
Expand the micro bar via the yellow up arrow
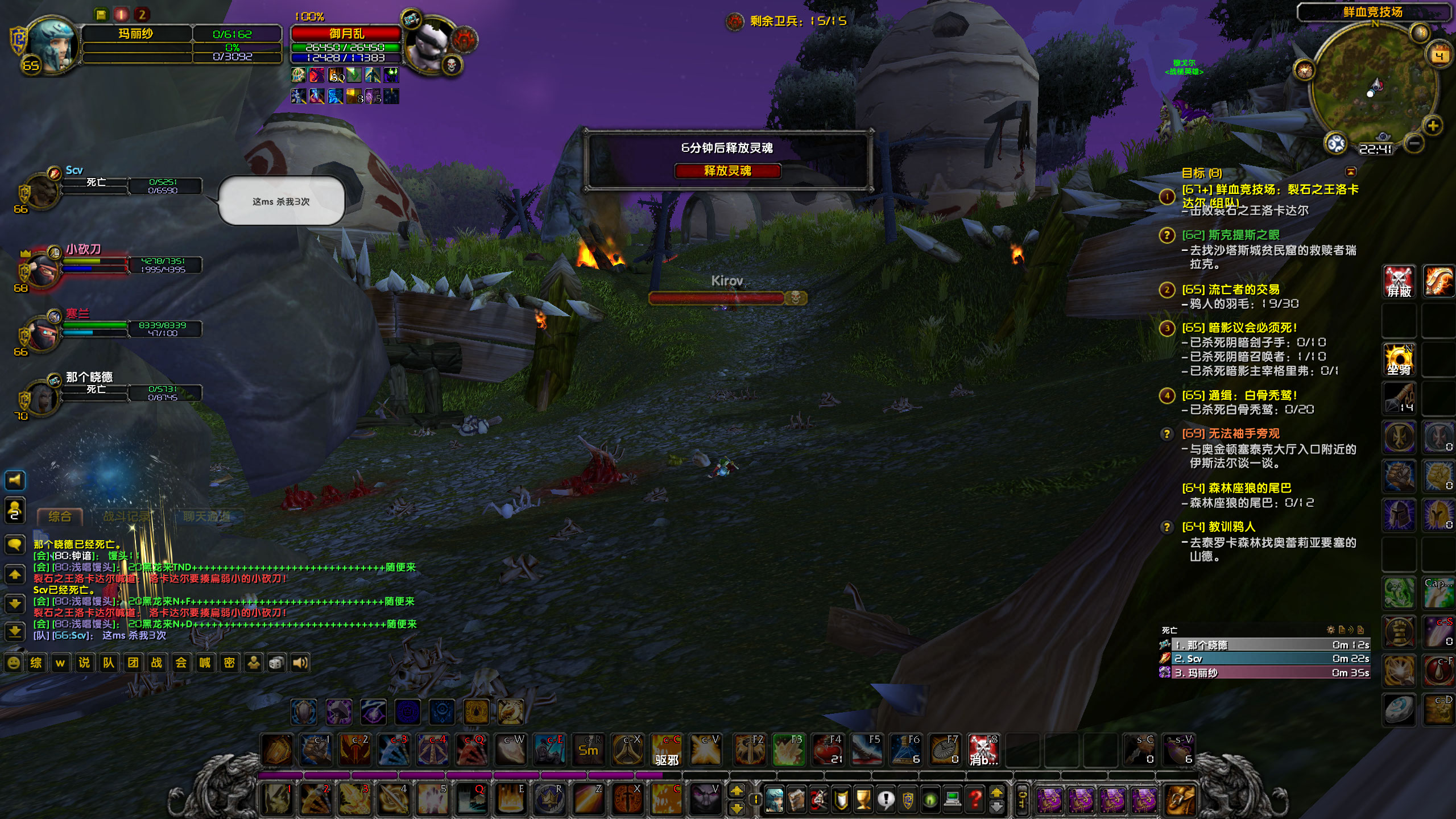[996, 793]
